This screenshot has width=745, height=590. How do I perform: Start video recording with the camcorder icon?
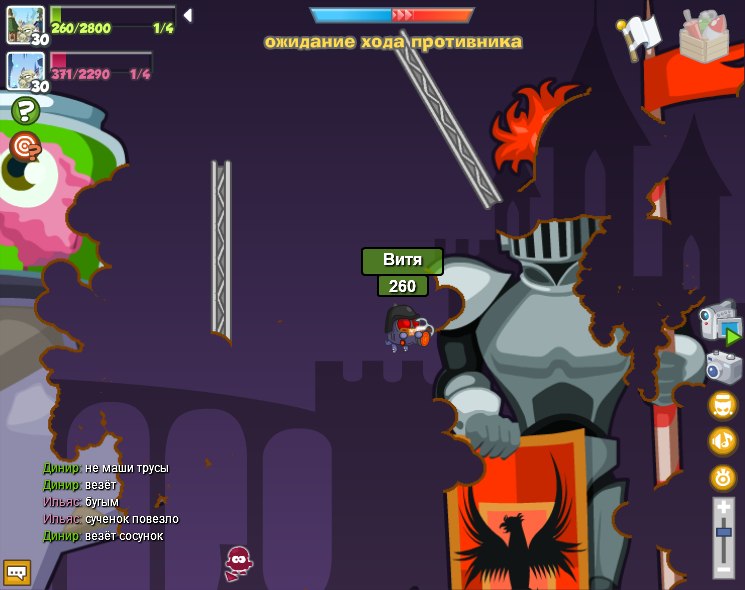720,322
